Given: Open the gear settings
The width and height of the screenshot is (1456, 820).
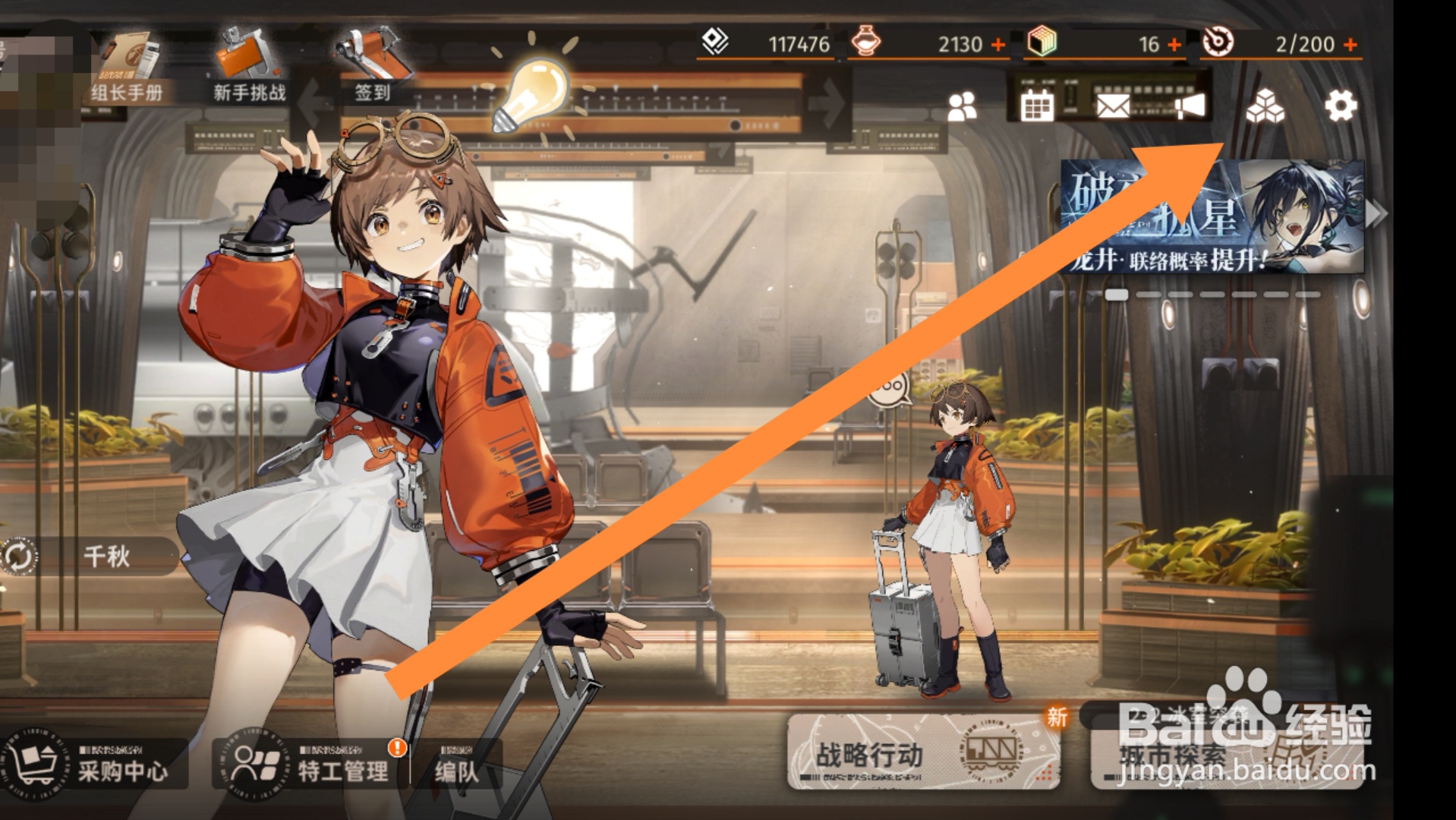Looking at the screenshot, I should [1341, 106].
